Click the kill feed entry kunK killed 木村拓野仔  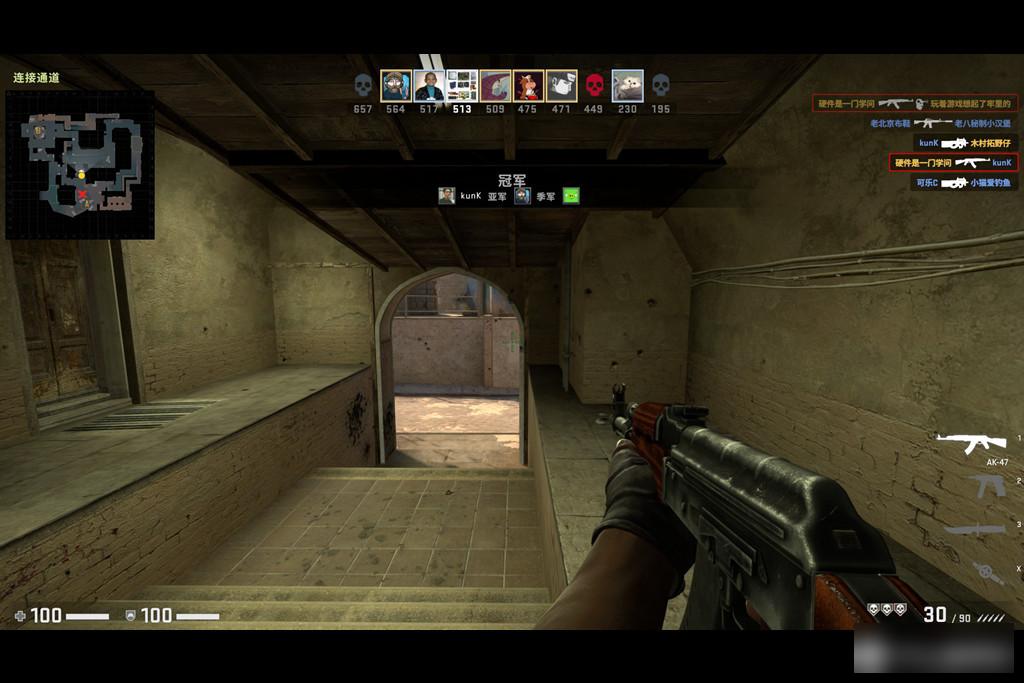click(x=965, y=143)
